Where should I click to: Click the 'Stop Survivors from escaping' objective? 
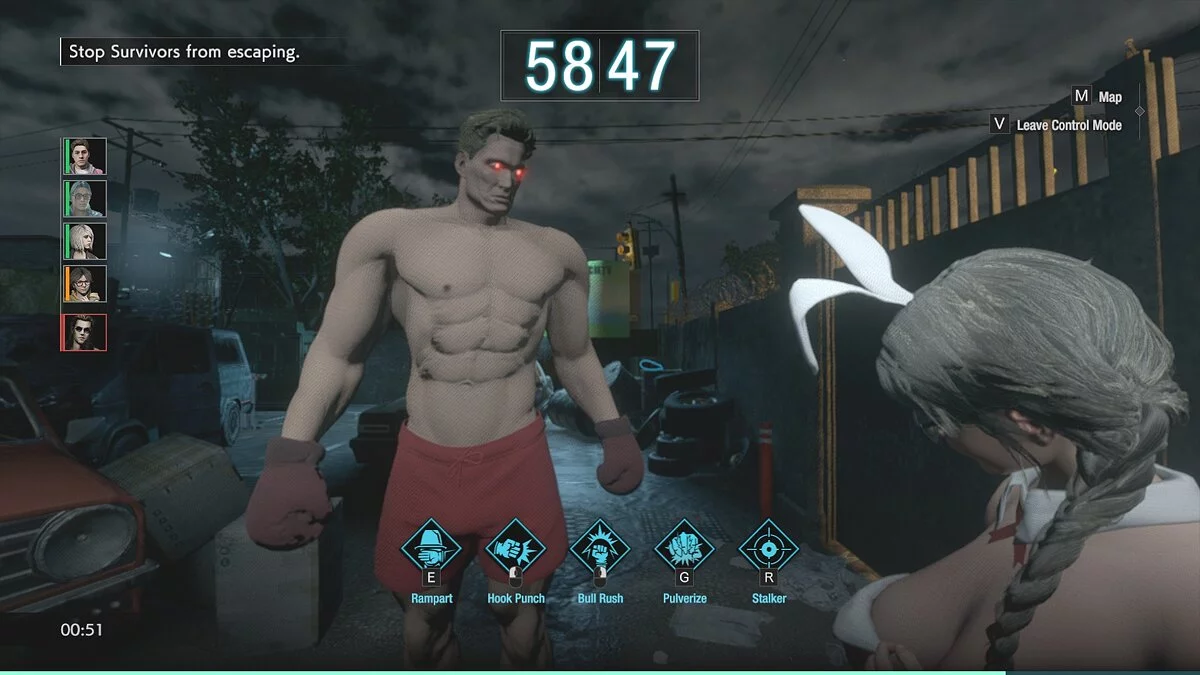point(184,52)
